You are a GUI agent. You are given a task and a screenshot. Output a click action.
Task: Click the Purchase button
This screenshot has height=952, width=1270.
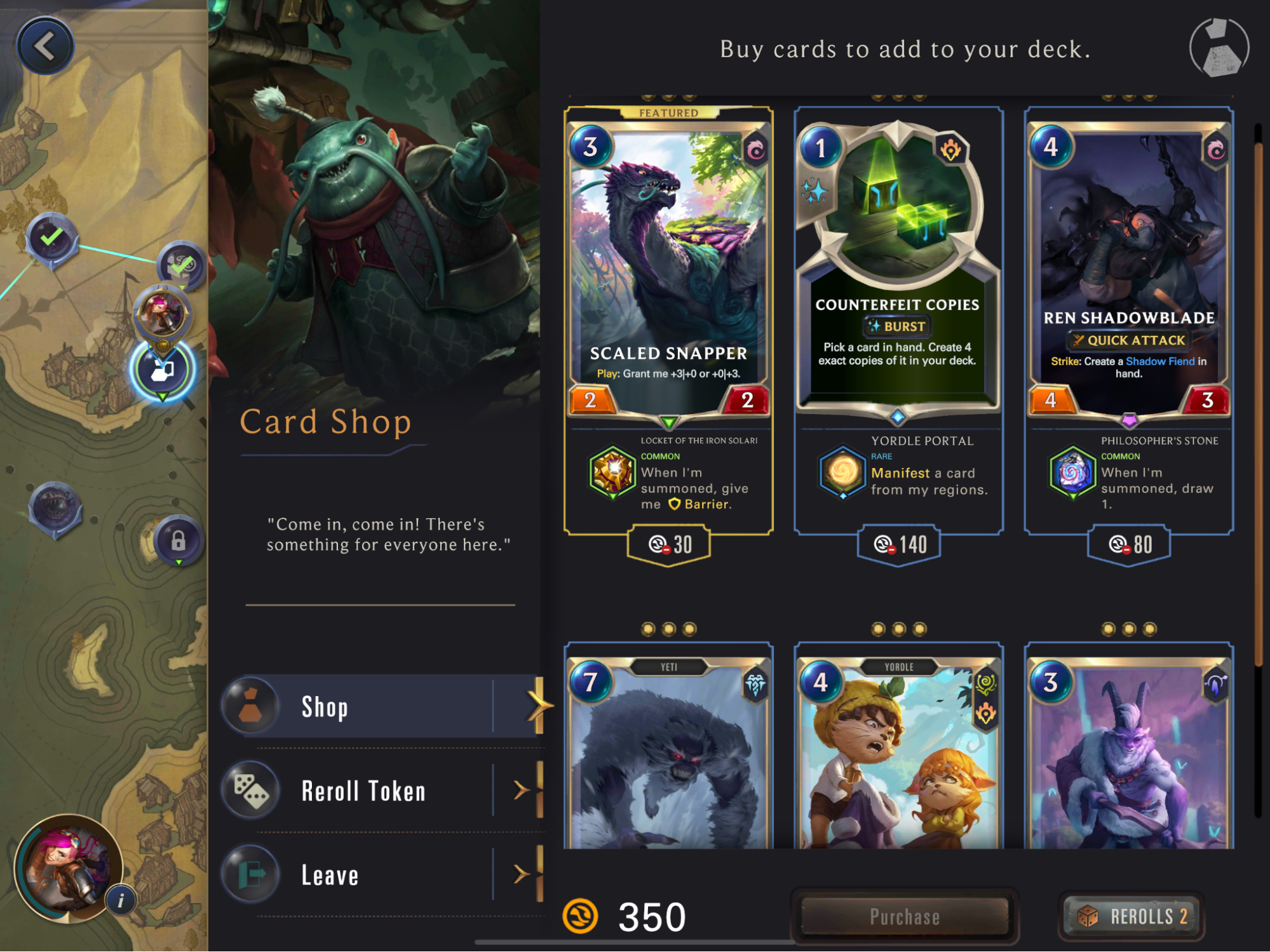pos(905,916)
